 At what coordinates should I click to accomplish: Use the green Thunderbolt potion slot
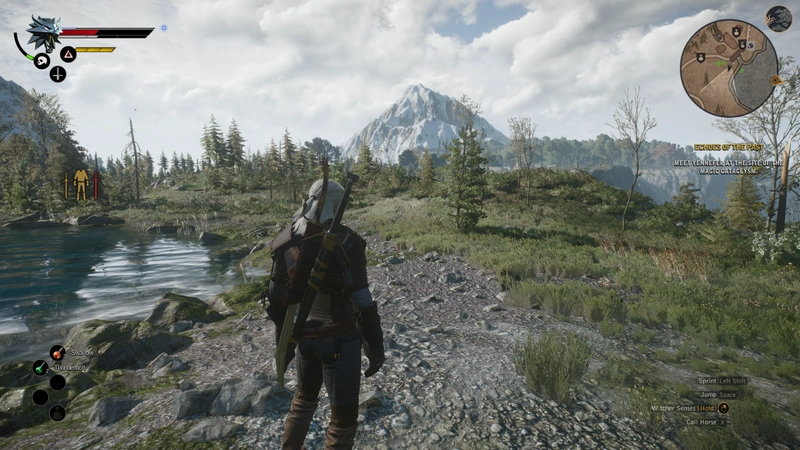(40, 368)
